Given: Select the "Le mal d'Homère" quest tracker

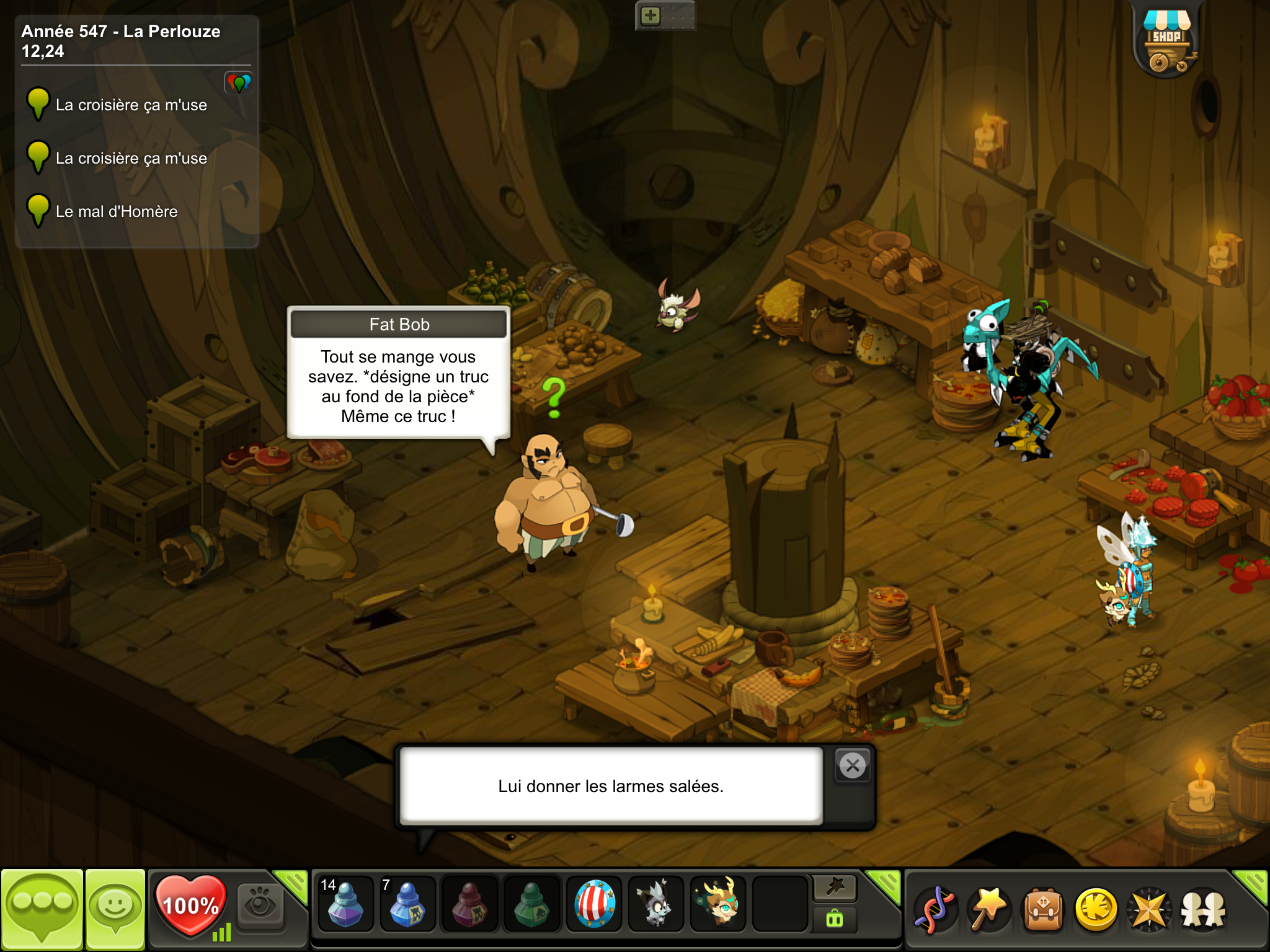Looking at the screenshot, I should [x=117, y=211].
